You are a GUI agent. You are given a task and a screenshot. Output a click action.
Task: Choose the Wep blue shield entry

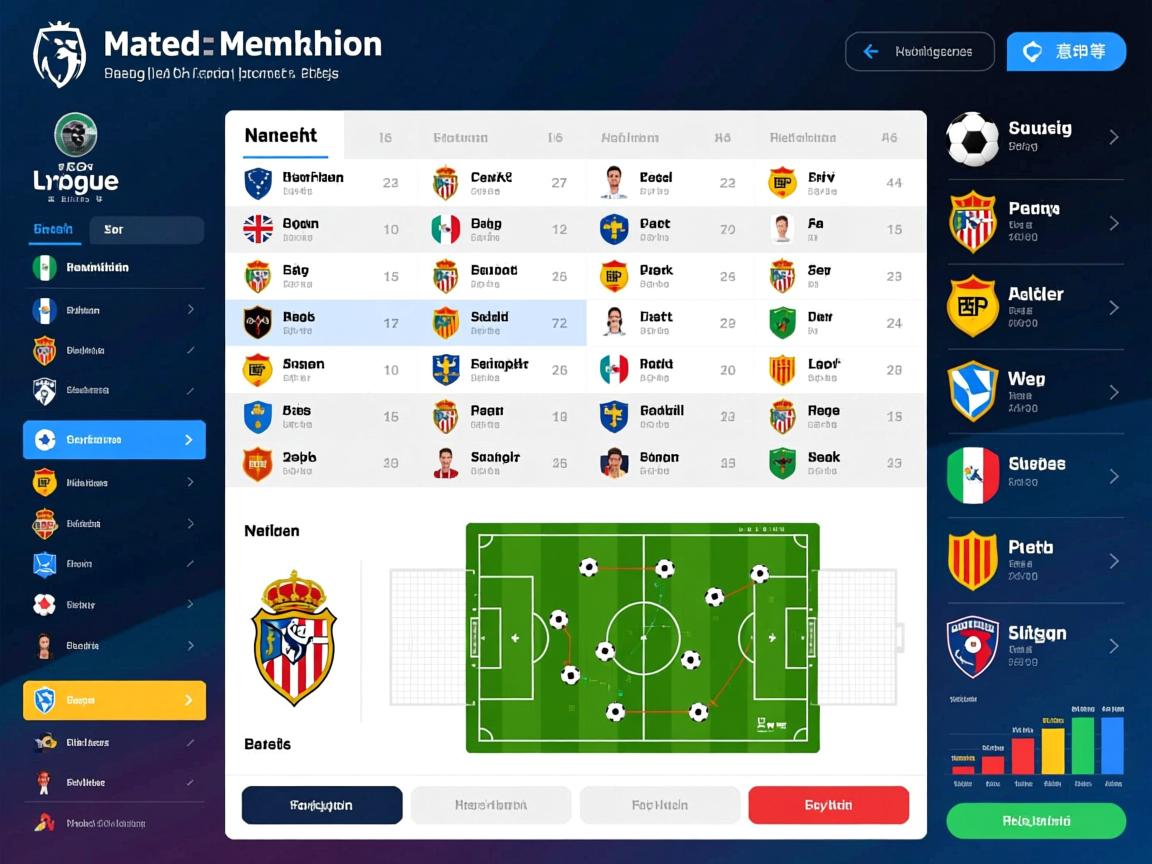click(x=1035, y=392)
